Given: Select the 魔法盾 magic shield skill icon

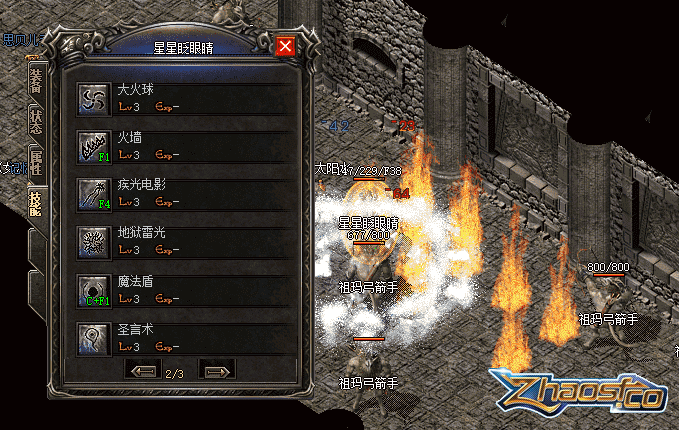Looking at the screenshot, I should click(x=95, y=289).
